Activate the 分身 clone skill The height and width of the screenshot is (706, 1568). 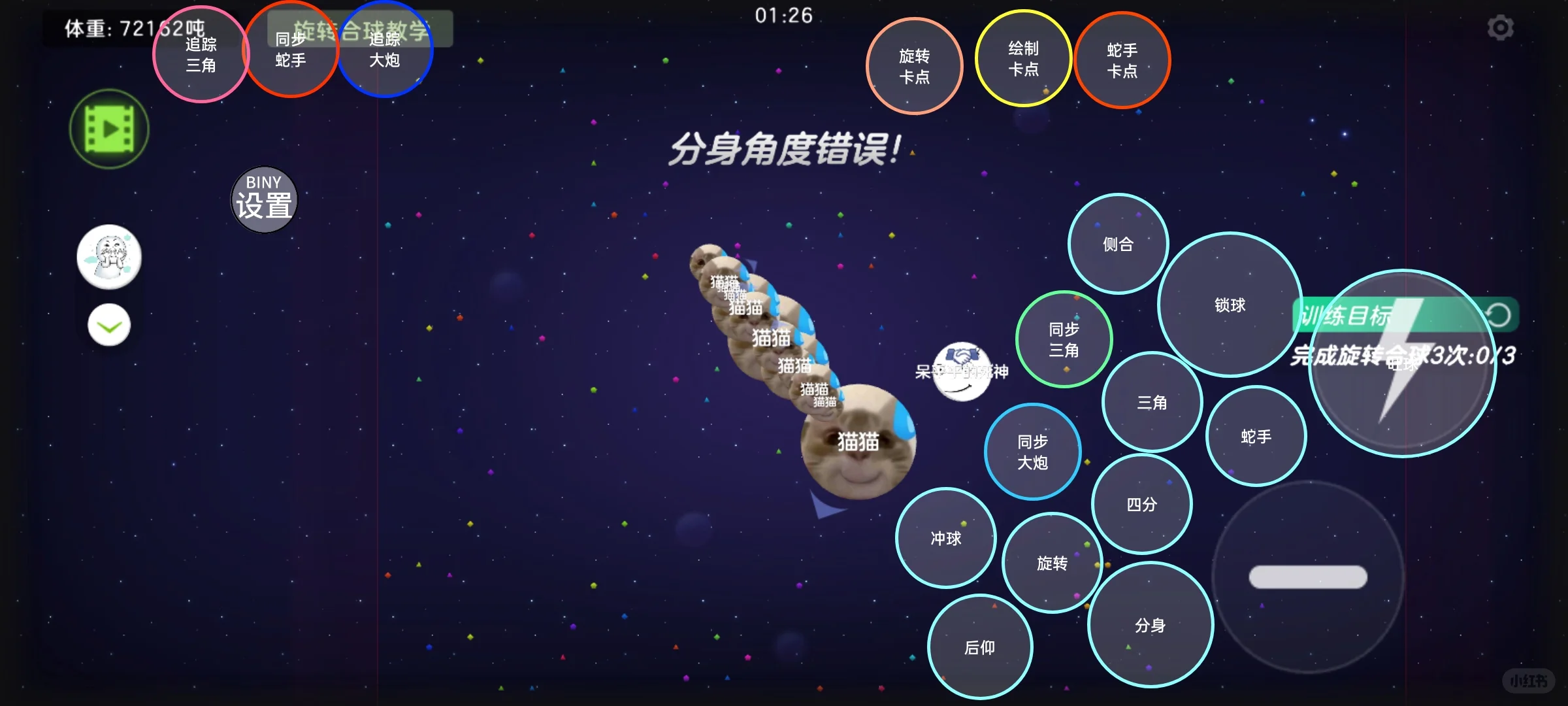tap(1152, 624)
